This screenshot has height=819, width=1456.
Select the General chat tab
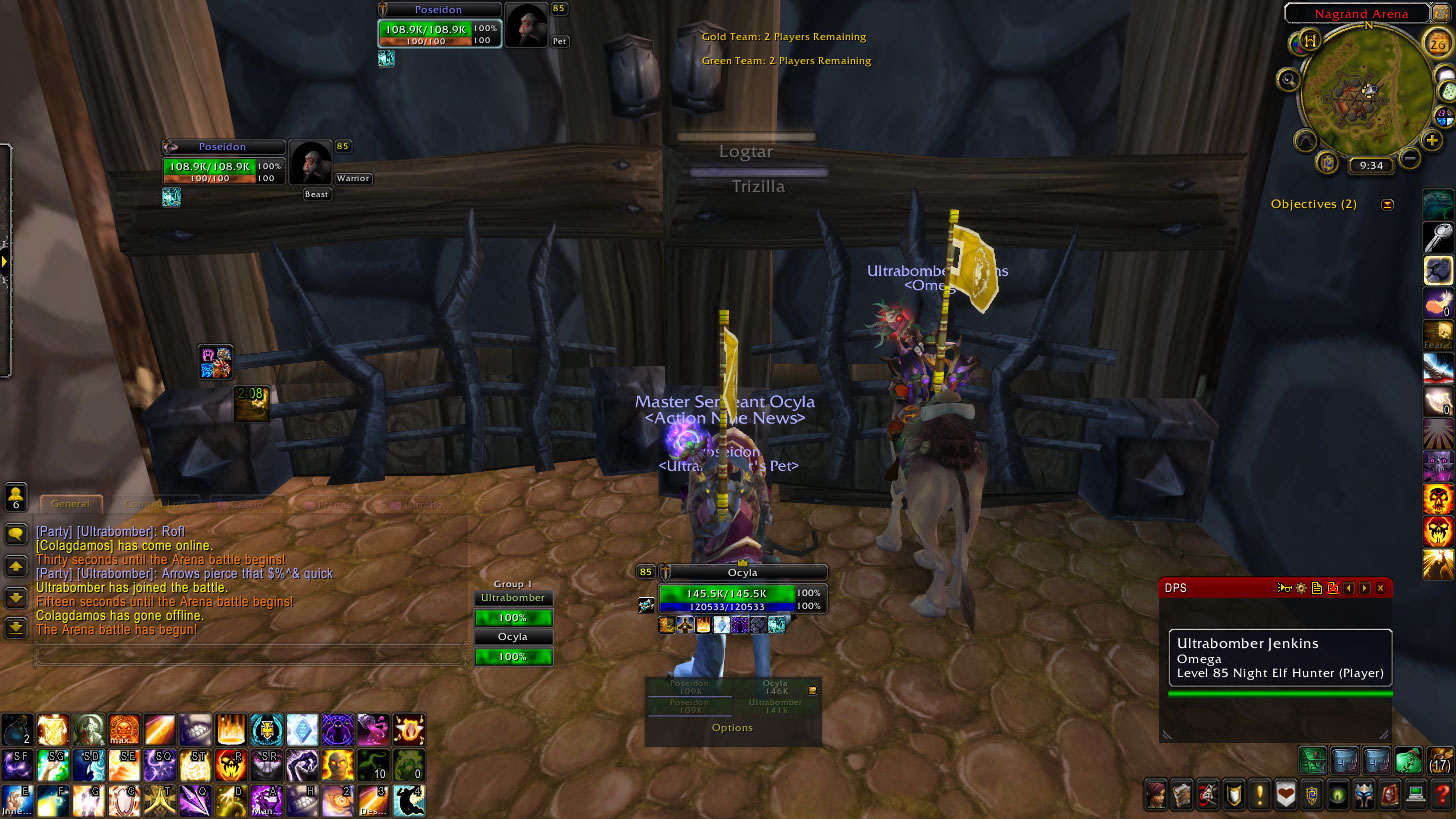[x=70, y=504]
